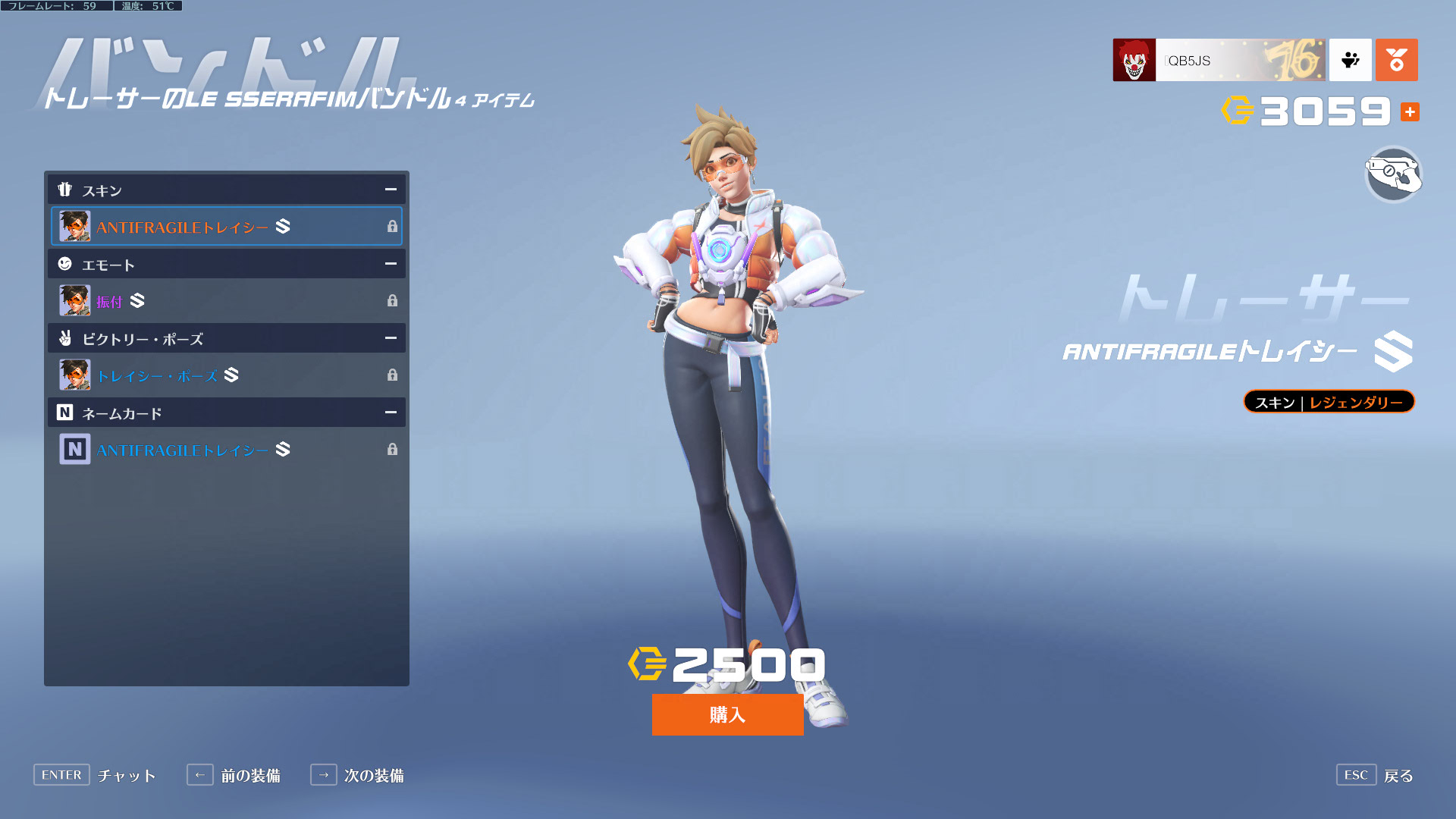The image size is (1456, 819).
Task: Open the social group icon button
Action: [1350, 60]
